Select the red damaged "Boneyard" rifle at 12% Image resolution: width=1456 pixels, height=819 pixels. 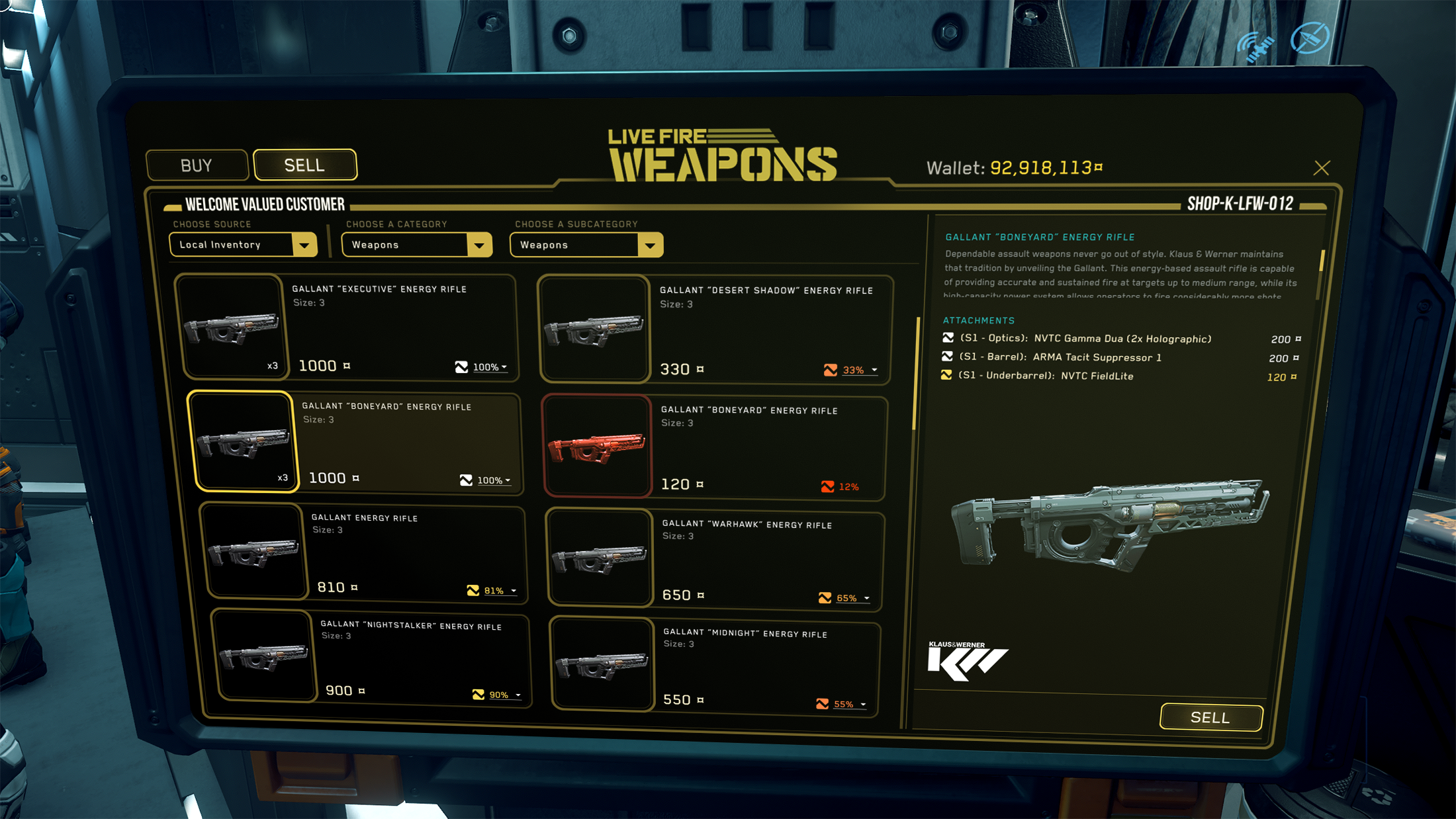coord(713,447)
